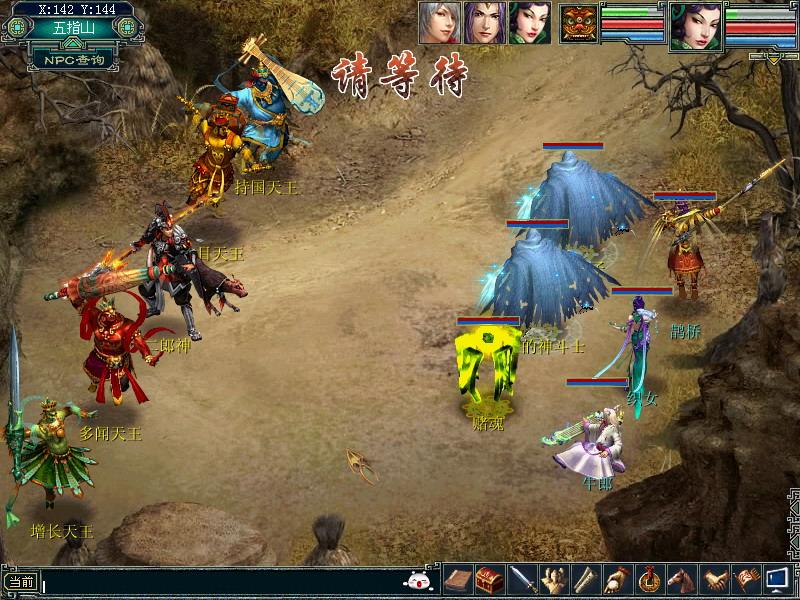Open the raised-fist icon in toolbar
This screenshot has height=600, width=800.
coord(554,579)
